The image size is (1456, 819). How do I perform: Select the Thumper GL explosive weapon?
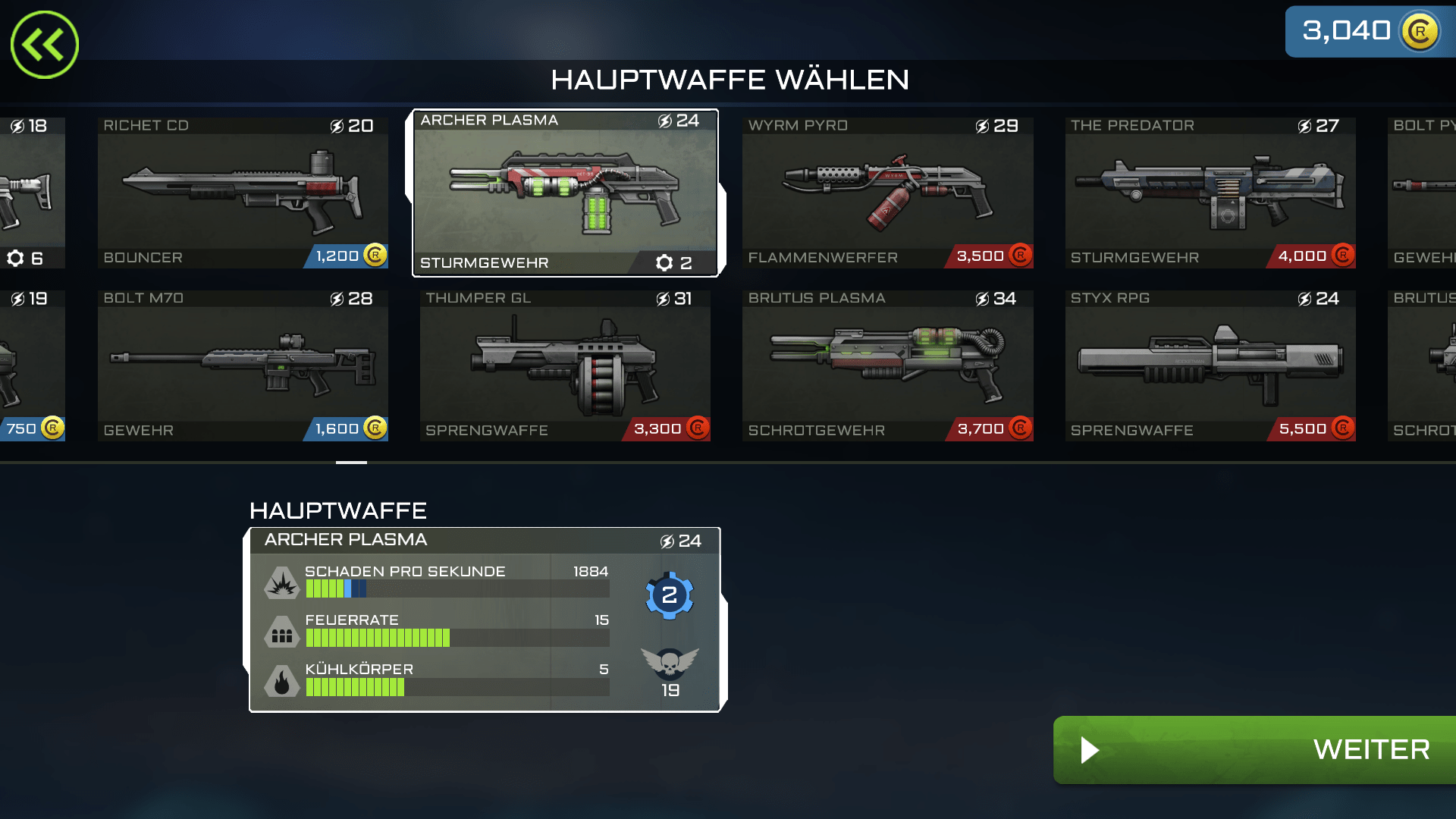point(565,366)
